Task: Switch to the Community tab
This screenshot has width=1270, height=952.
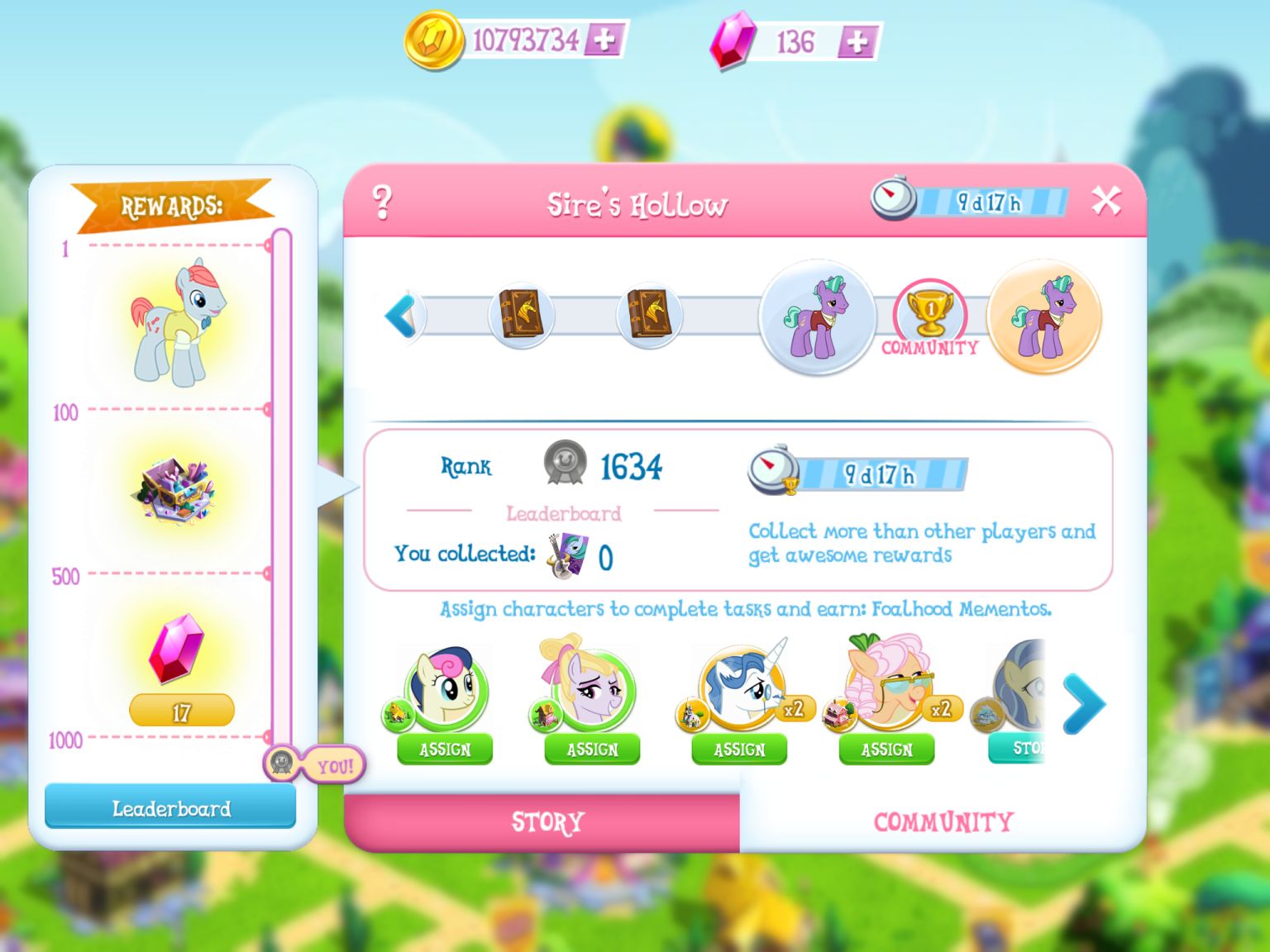Action: [x=943, y=821]
